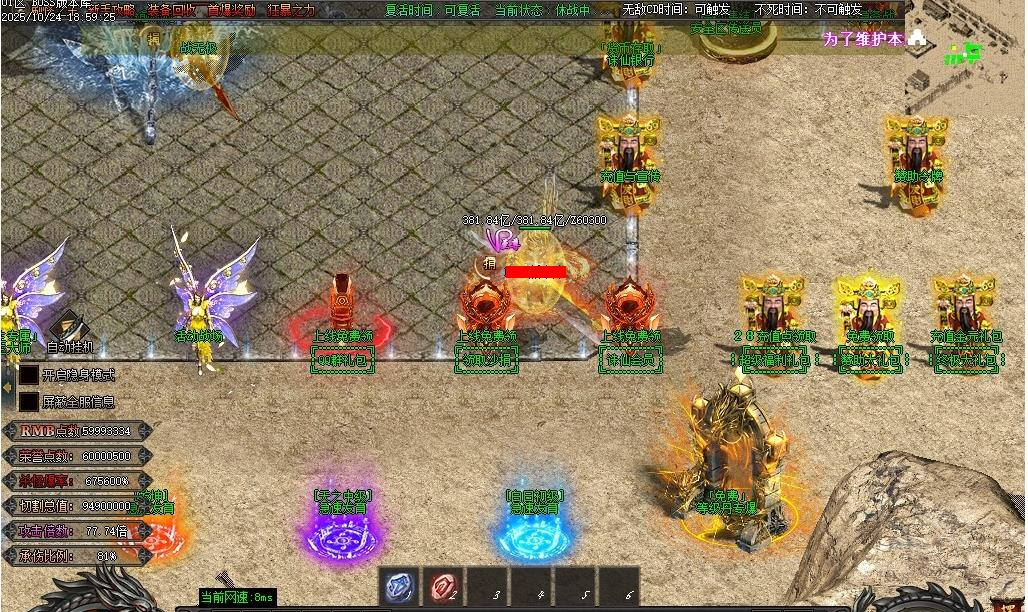This screenshot has width=1028, height=612.
Task: Tick the 屏蔽全服信息 block server messages checkbox
Action: coord(29,402)
